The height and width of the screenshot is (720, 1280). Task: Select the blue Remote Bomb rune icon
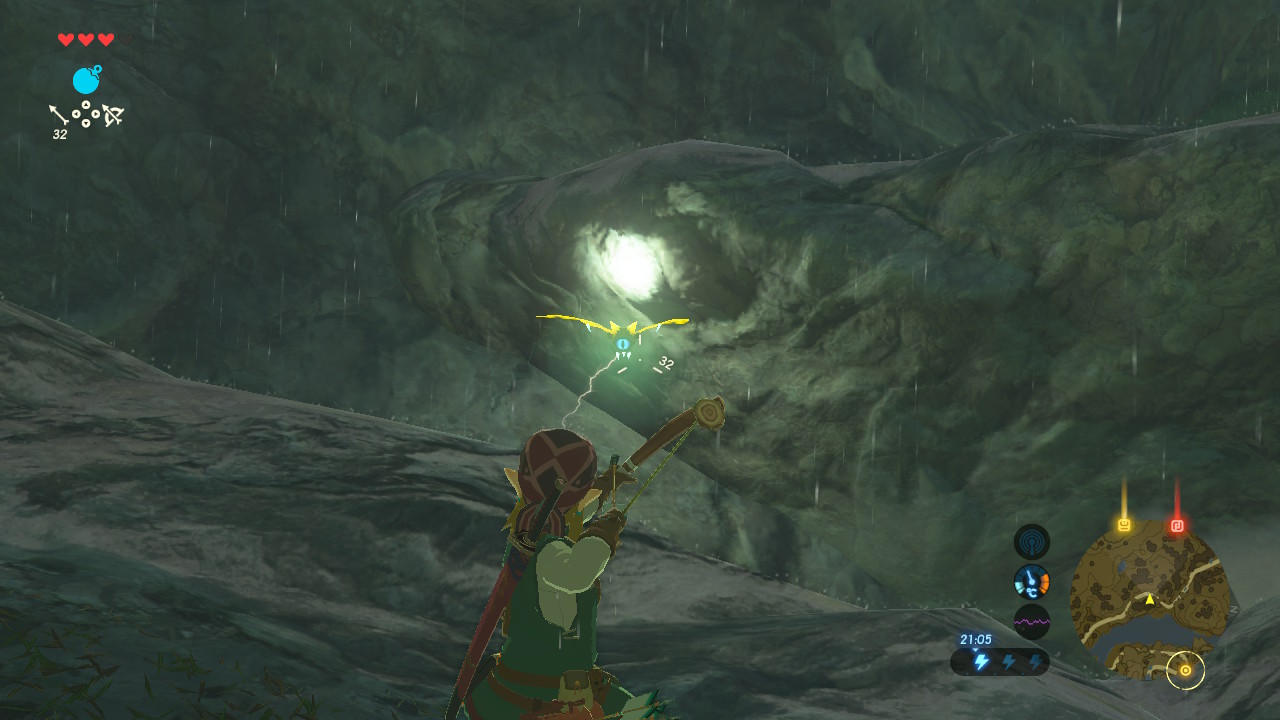point(86,80)
